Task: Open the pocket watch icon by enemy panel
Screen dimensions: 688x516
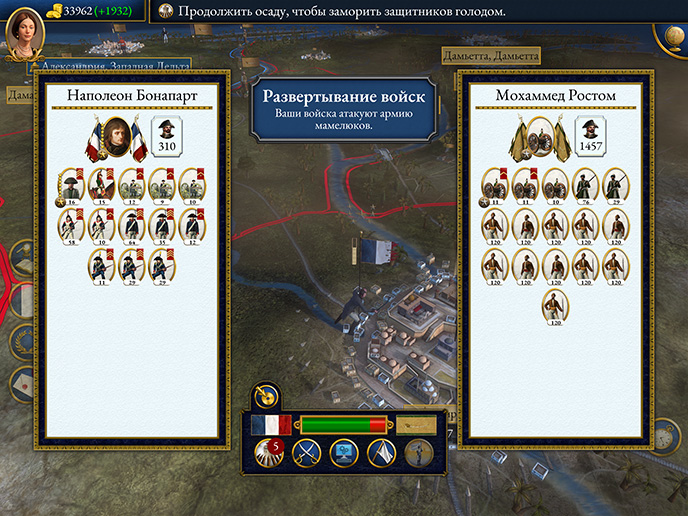Action: [662, 437]
